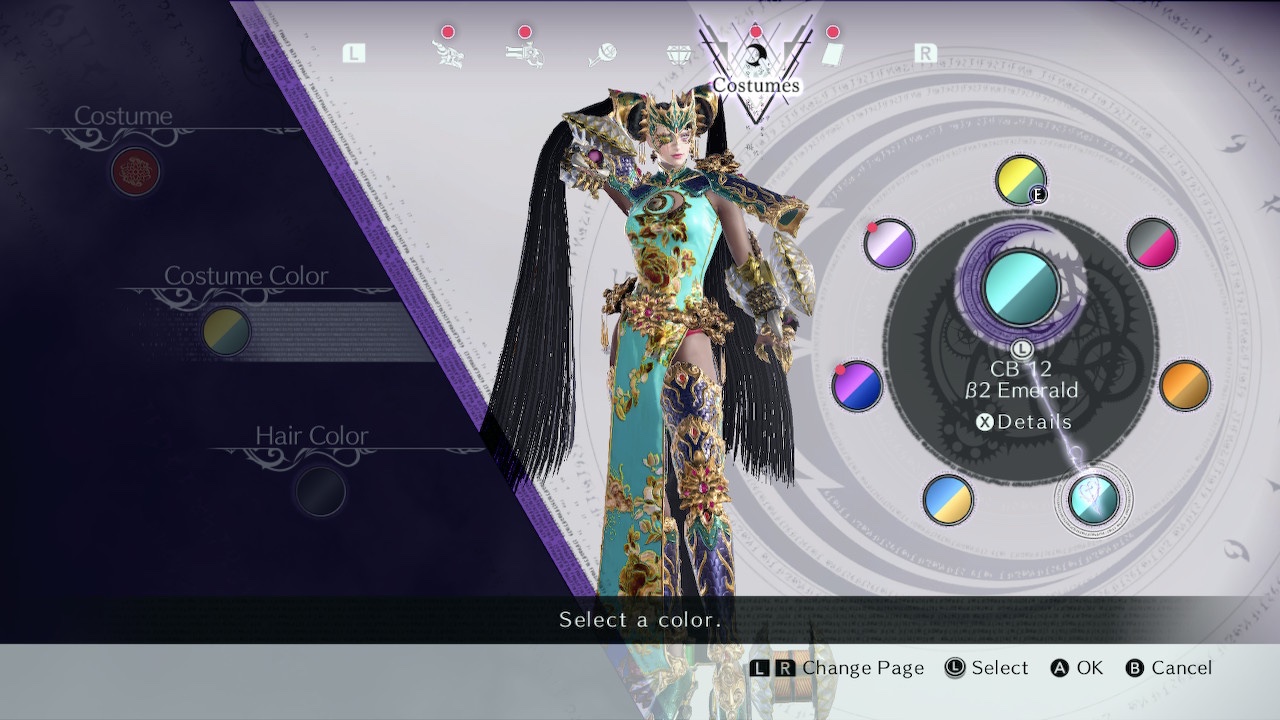This screenshot has width=1280, height=720.
Task: Click the L shoulder button icon
Action: (x=353, y=53)
